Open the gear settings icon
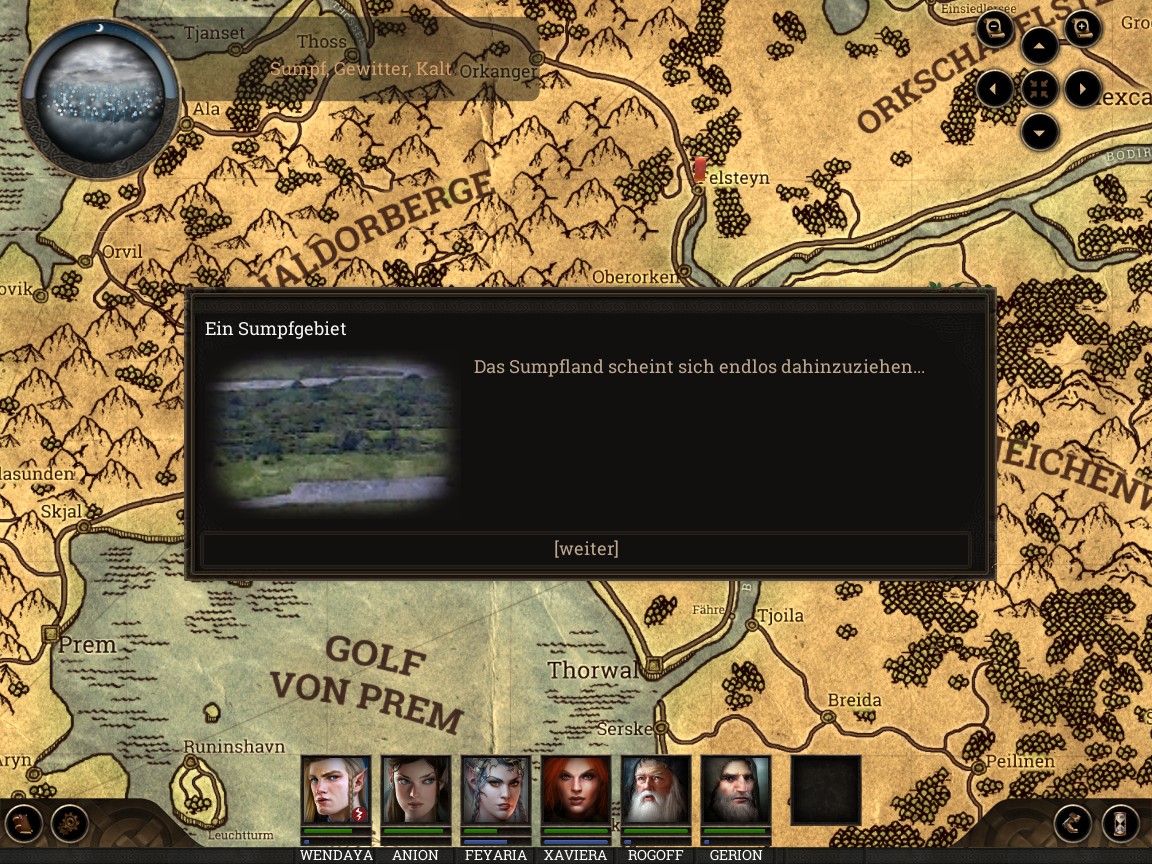 click(70, 824)
